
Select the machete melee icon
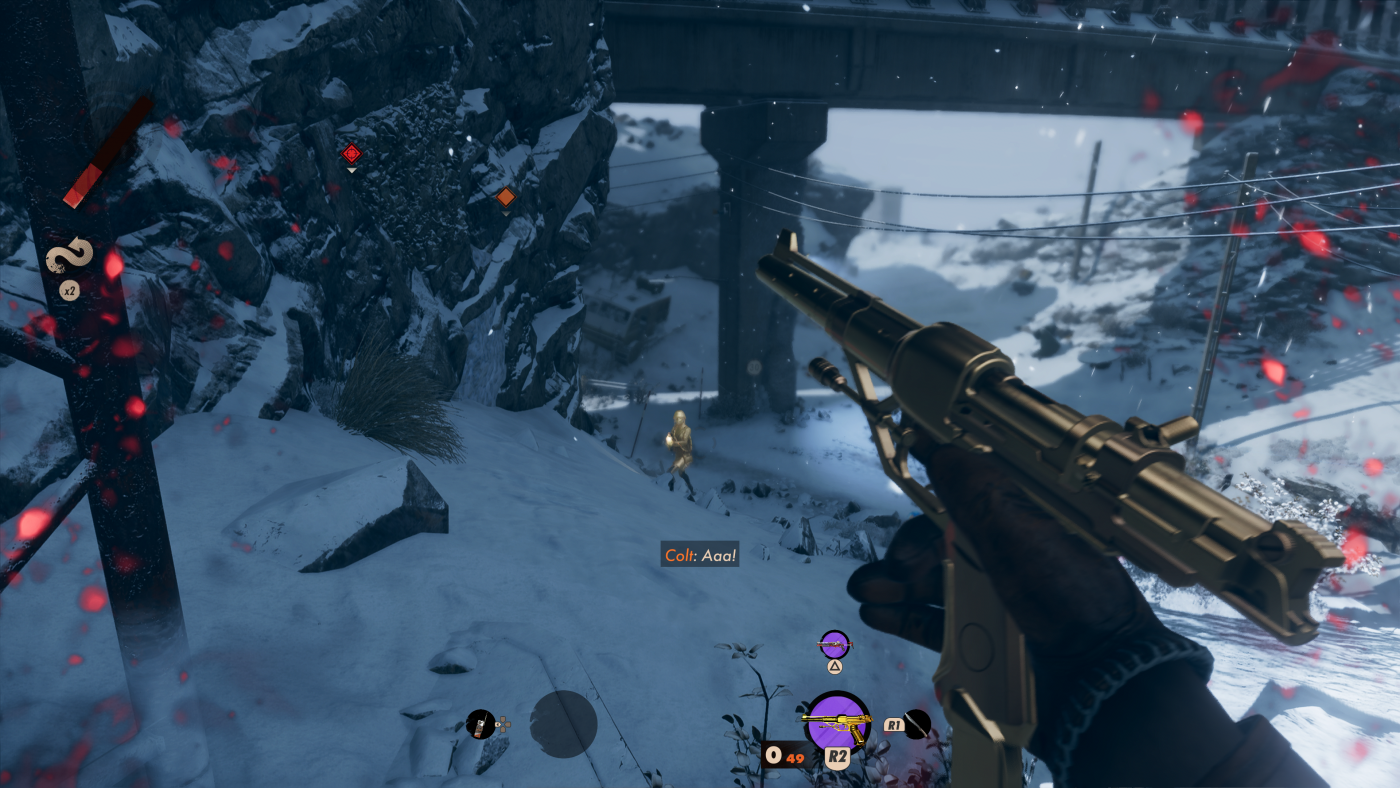(x=917, y=723)
